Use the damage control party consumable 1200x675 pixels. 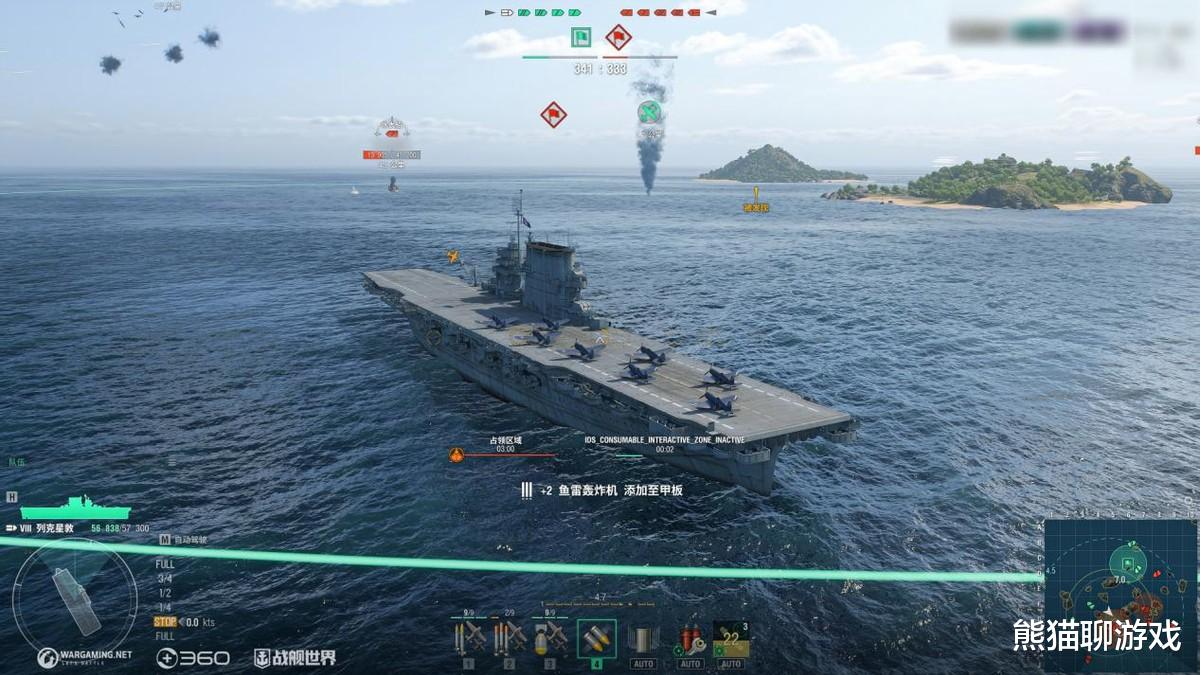pyautogui.click(x=690, y=638)
